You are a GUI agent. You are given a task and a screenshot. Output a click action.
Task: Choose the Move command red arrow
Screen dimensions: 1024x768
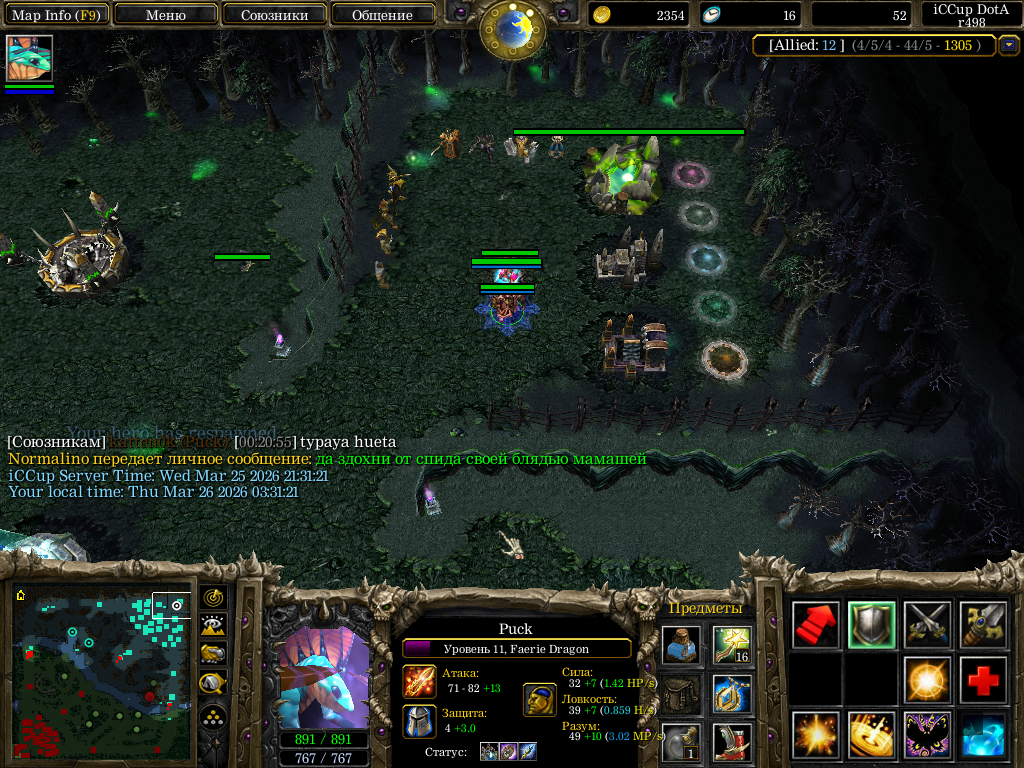[x=816, y=625]
